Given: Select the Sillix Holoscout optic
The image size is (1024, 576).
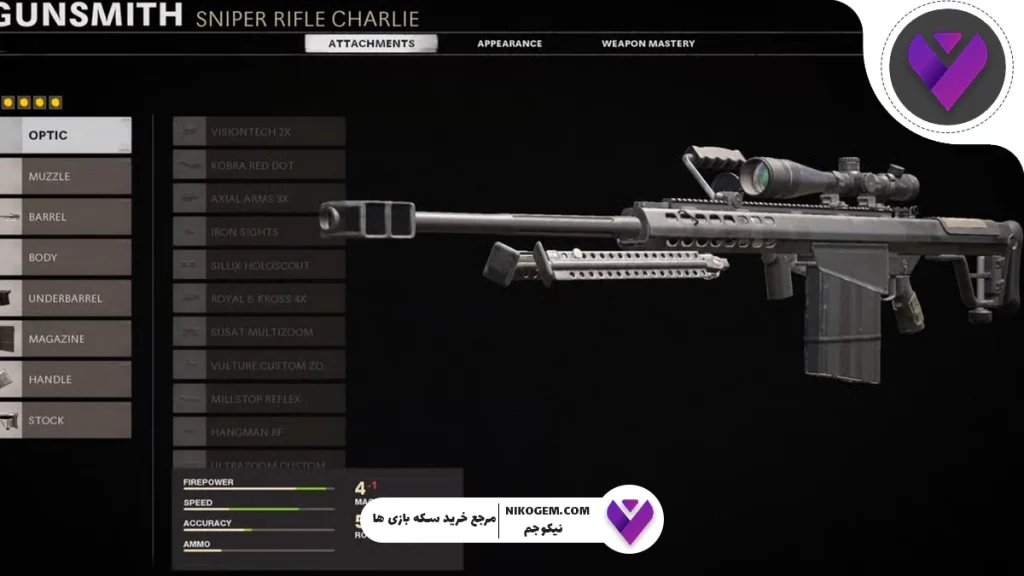Looking at the screenshot, I should point(259,266).
